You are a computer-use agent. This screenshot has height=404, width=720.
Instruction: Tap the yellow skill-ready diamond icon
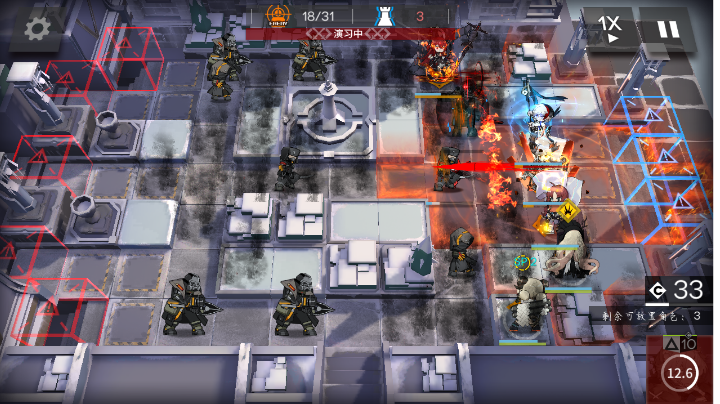(568, 211)
